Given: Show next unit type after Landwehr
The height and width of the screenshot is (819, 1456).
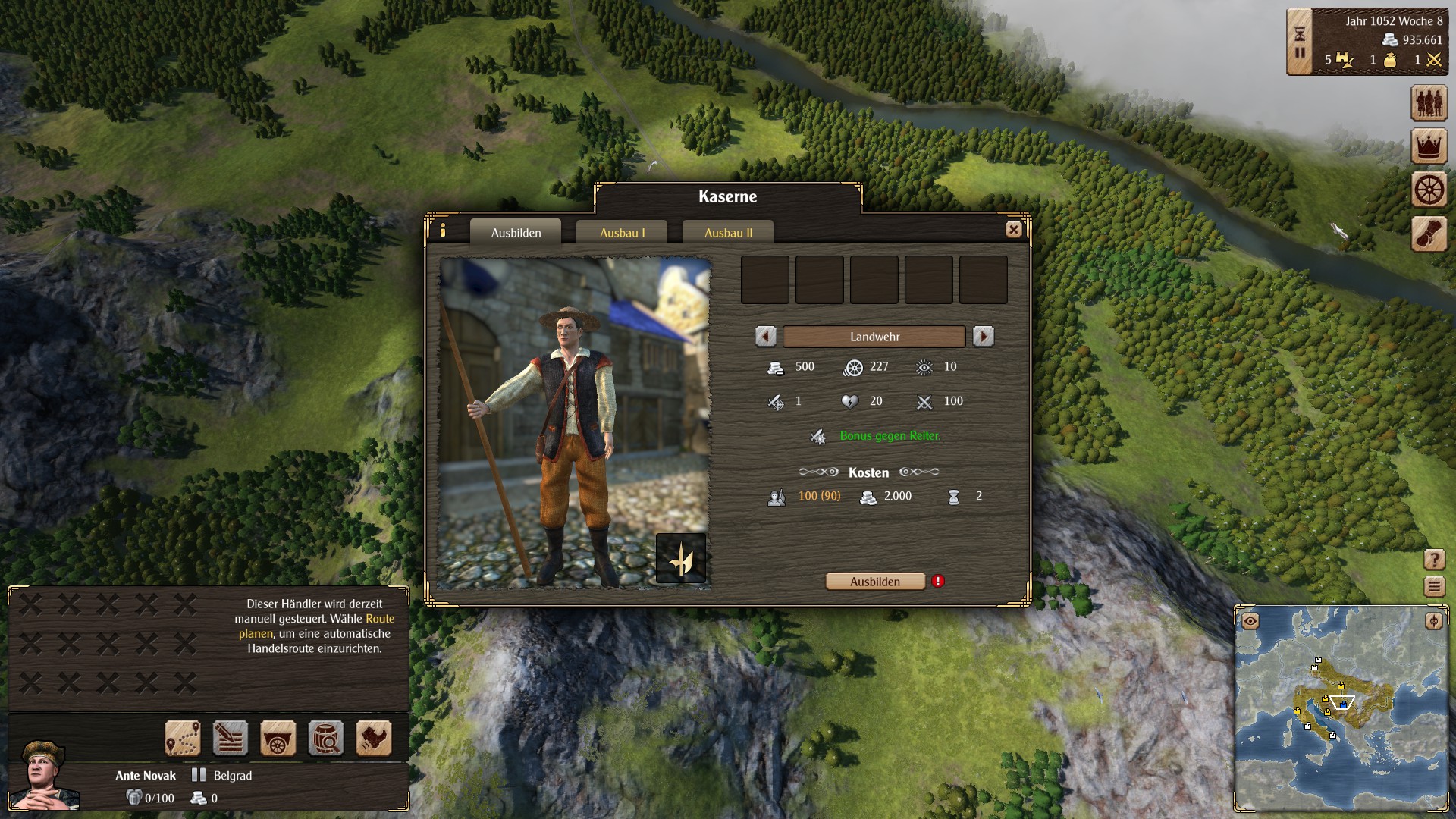Looking at the screenshot, I should (x=983, y=337).
